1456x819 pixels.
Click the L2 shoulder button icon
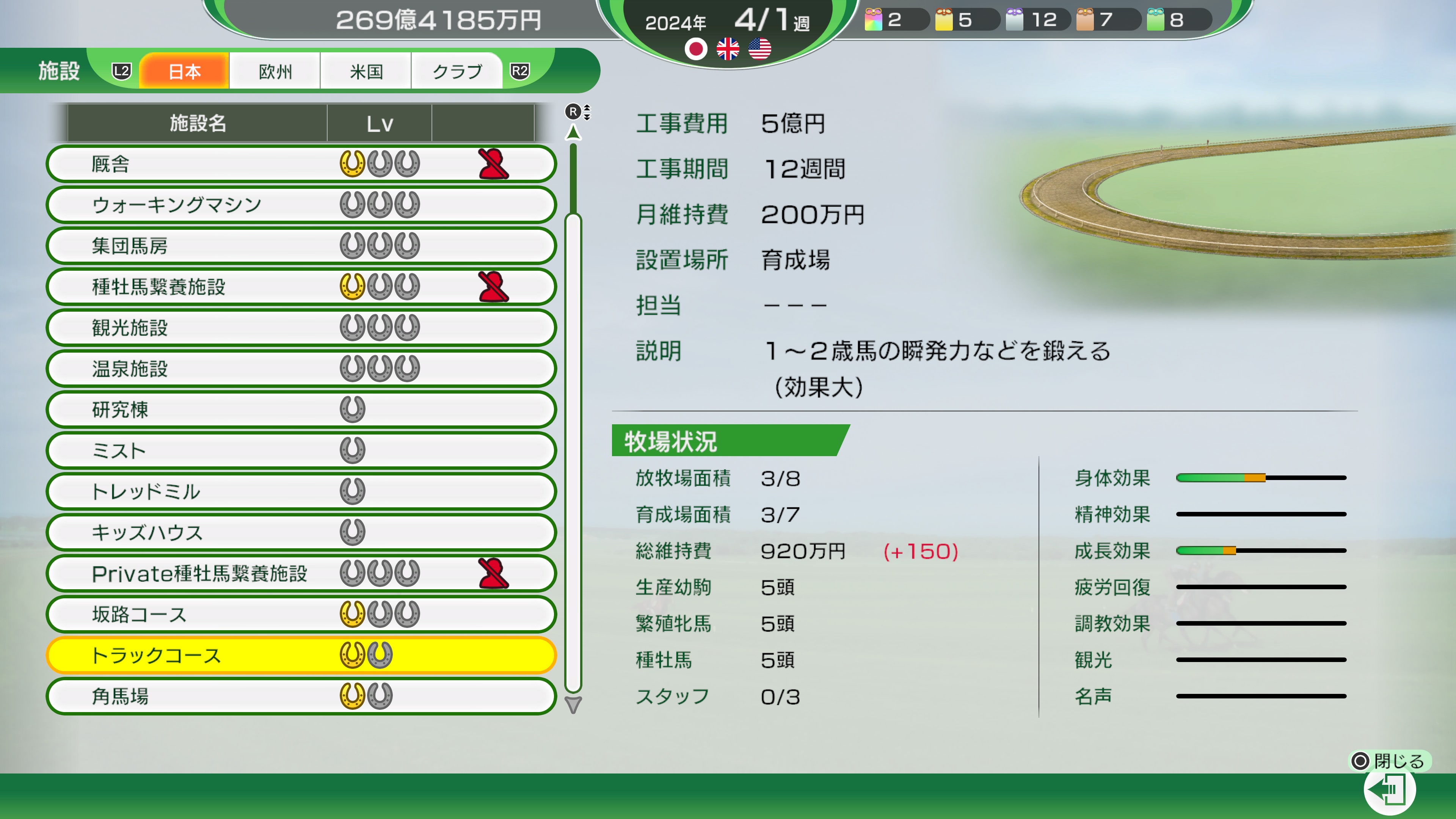click(x=122, y=71)
